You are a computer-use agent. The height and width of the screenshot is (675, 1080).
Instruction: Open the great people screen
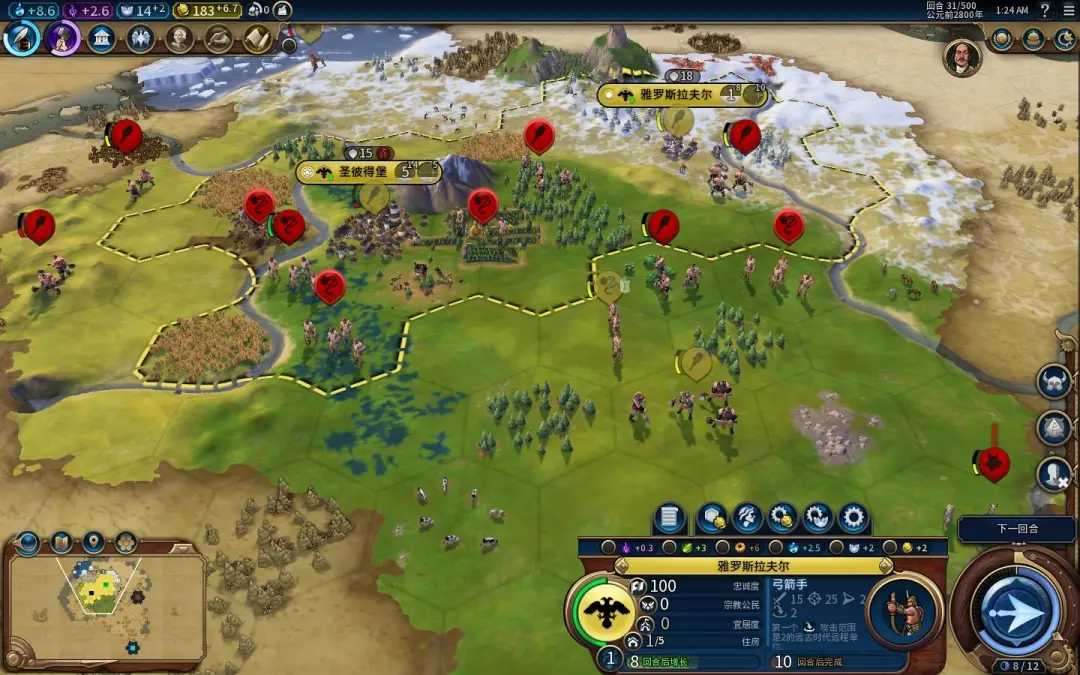[x=180, y=38]
